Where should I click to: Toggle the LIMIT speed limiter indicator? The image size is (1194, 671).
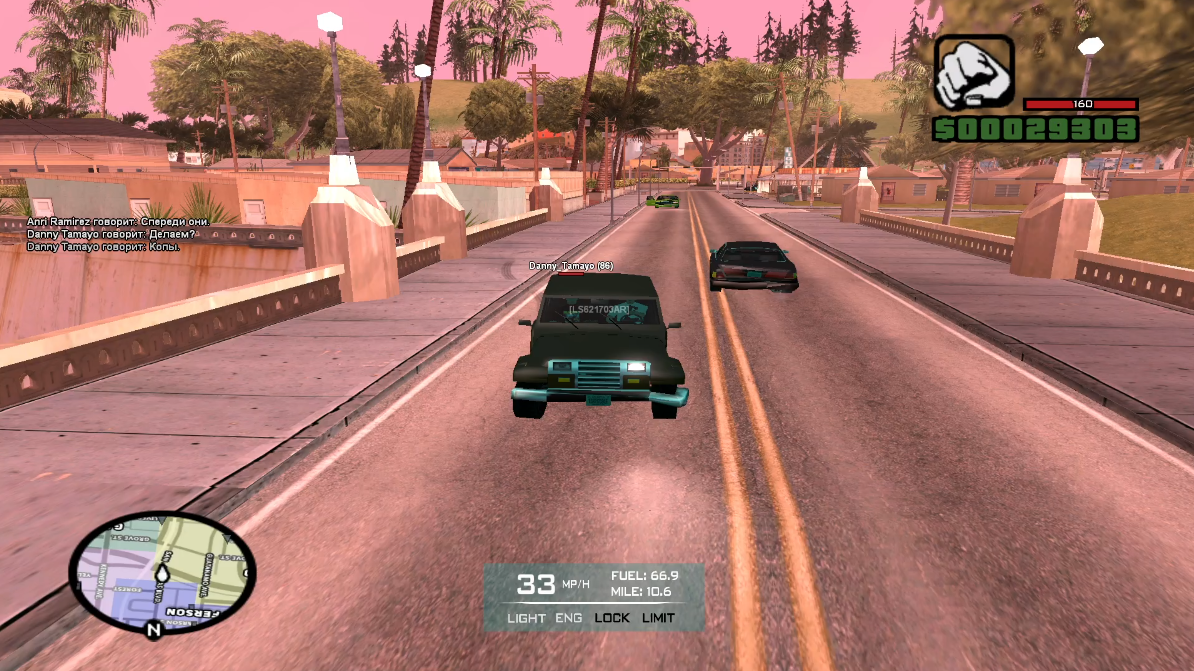658,618
